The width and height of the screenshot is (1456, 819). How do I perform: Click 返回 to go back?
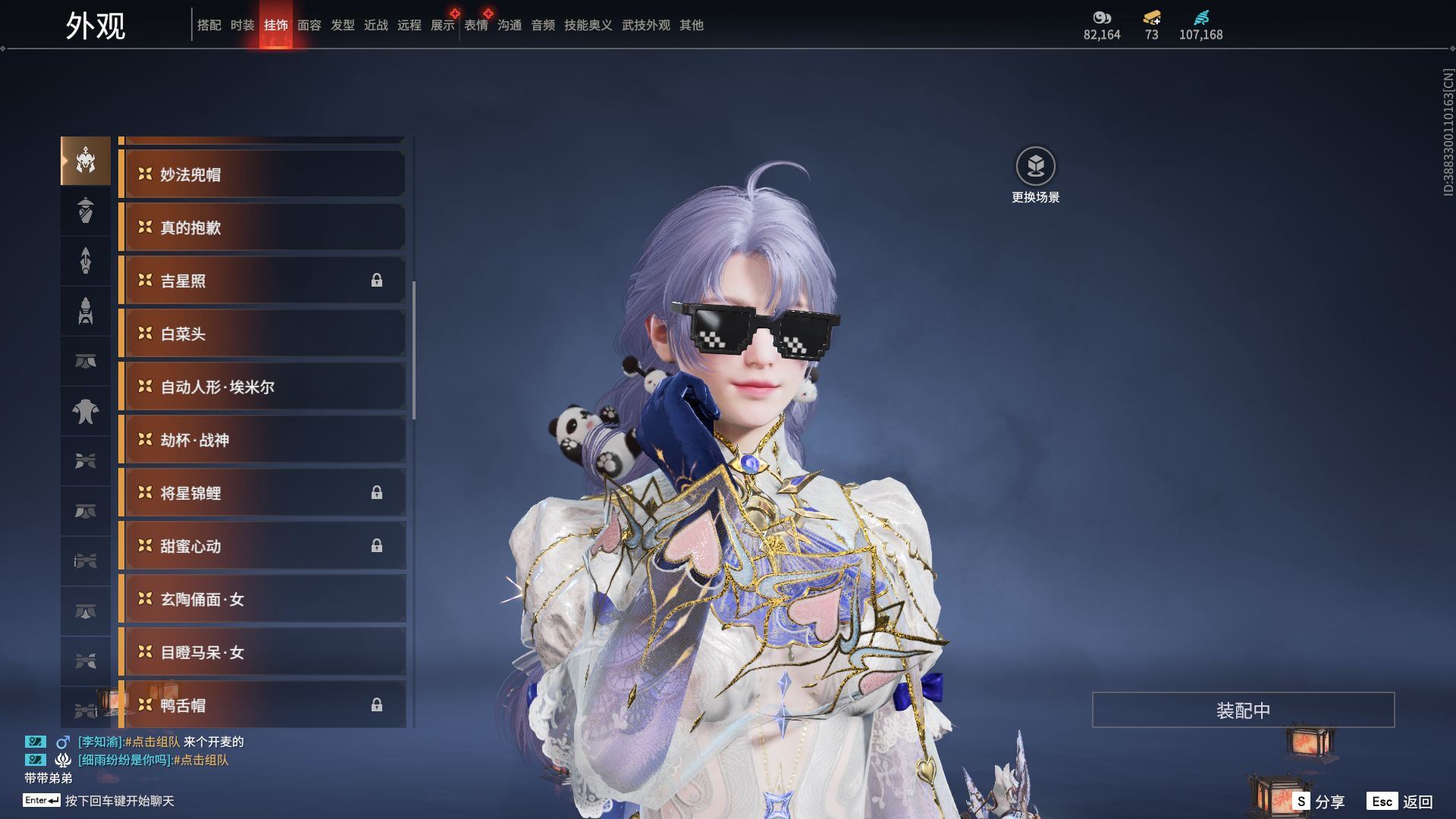pos(1400,802)
